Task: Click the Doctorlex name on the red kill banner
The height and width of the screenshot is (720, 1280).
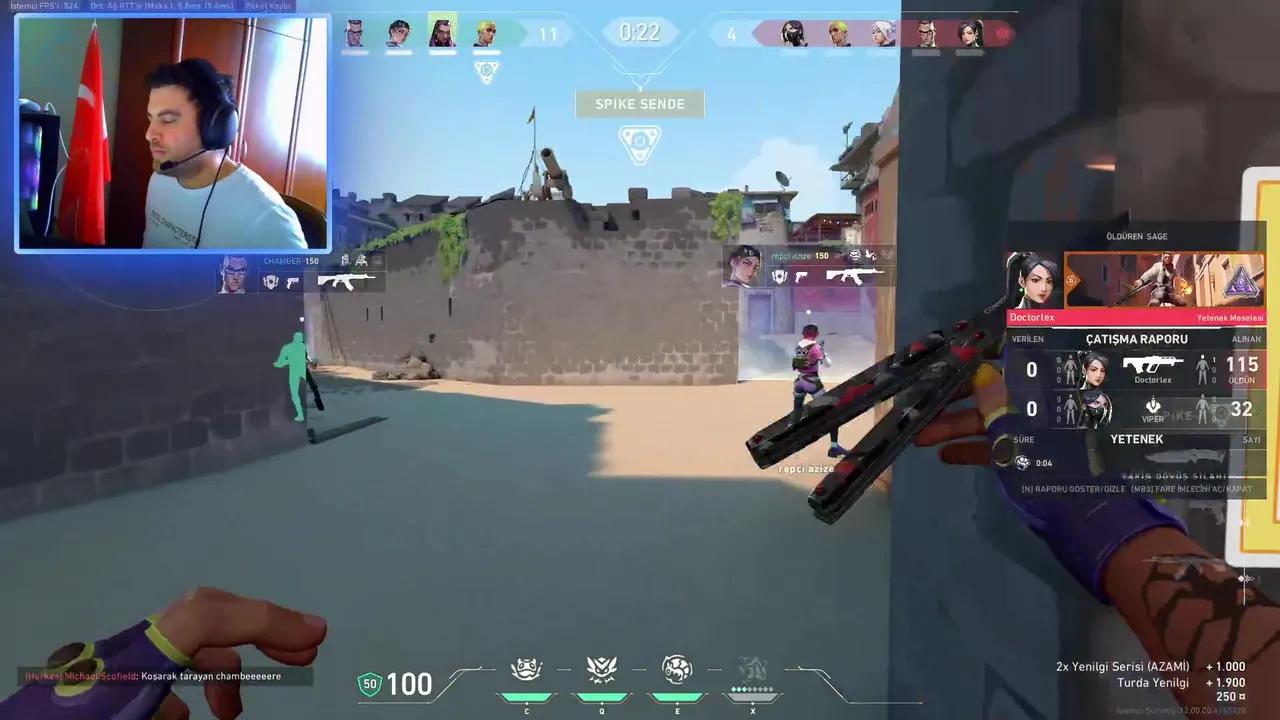Action: (x=1033, y=317)
